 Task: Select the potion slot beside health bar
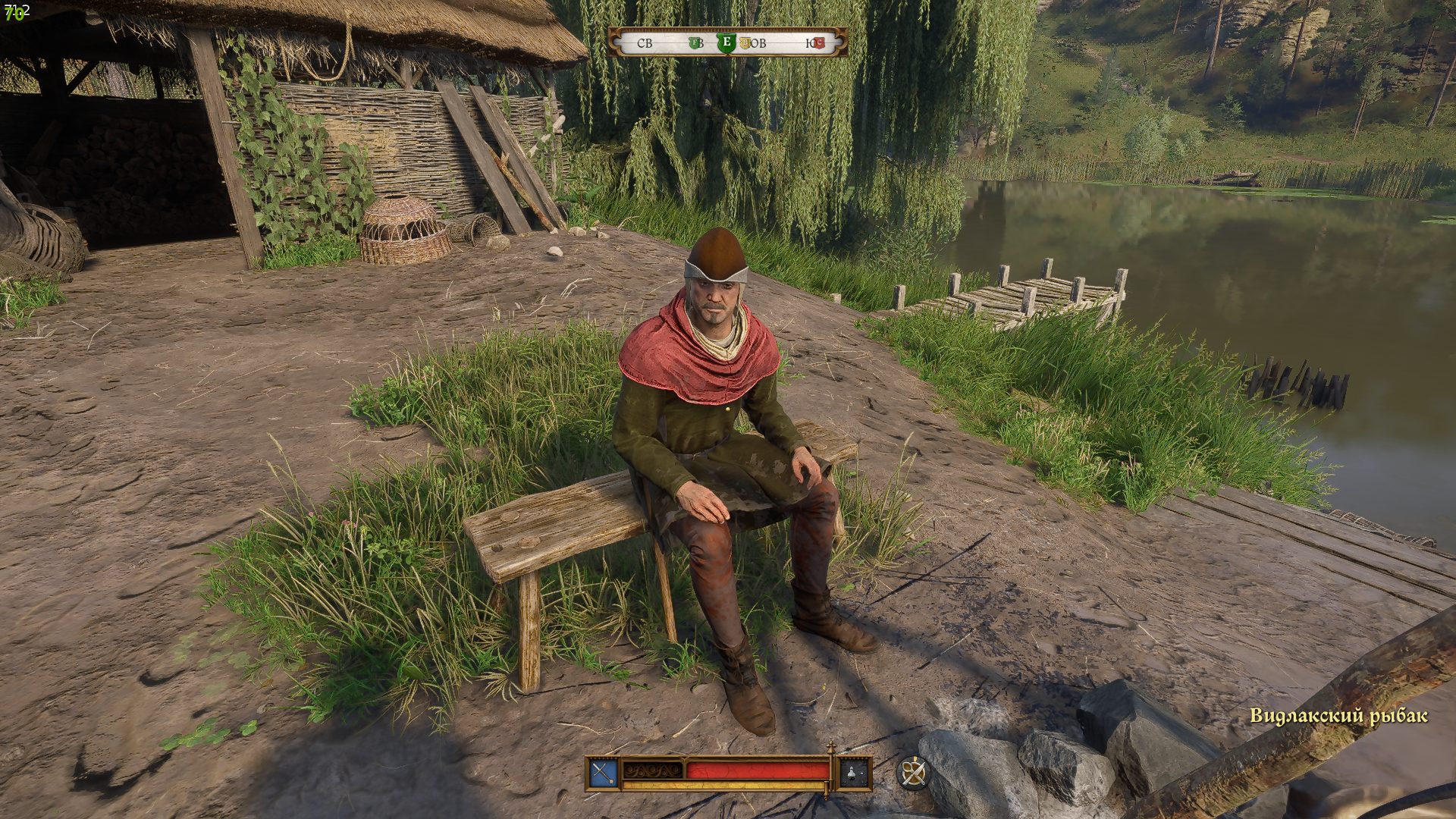(855, 773)
